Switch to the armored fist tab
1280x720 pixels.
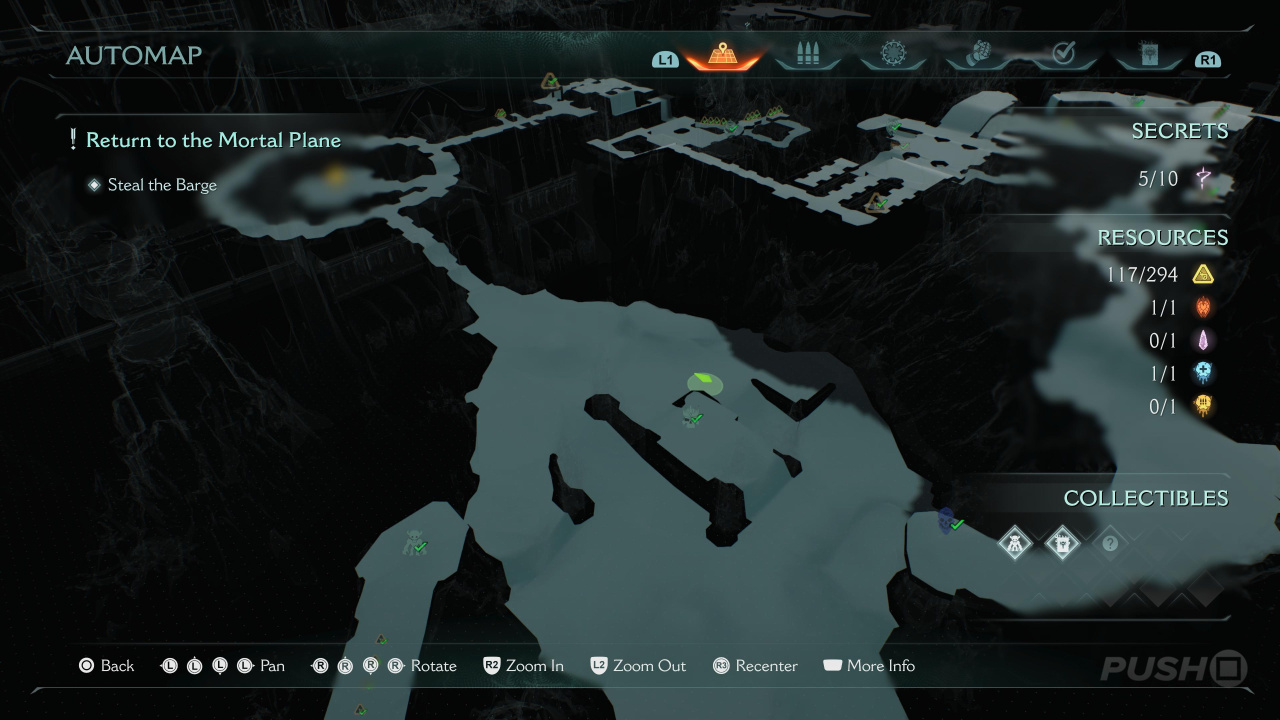tap(978, 55)
